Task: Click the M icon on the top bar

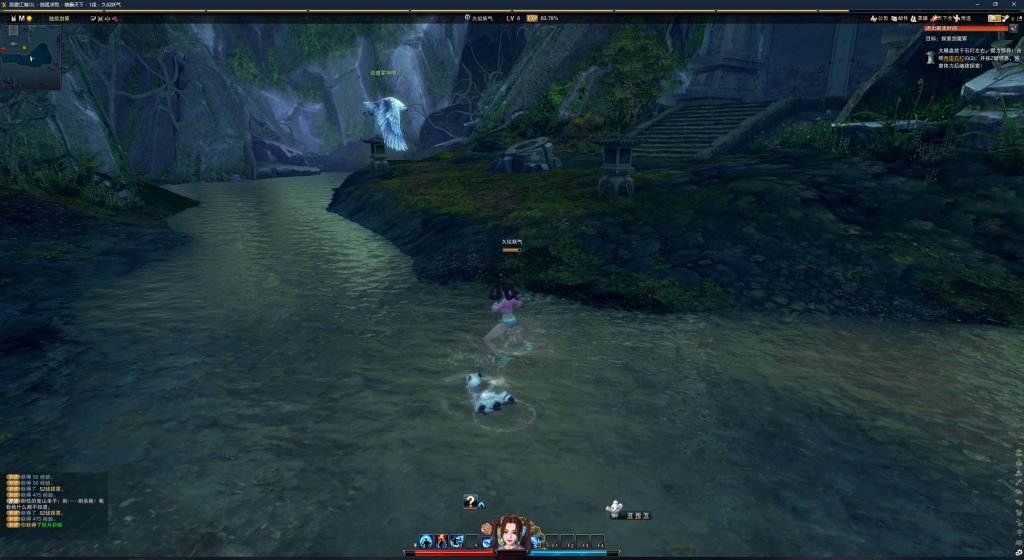Action: pyautogui.click(x=19, y=18)
